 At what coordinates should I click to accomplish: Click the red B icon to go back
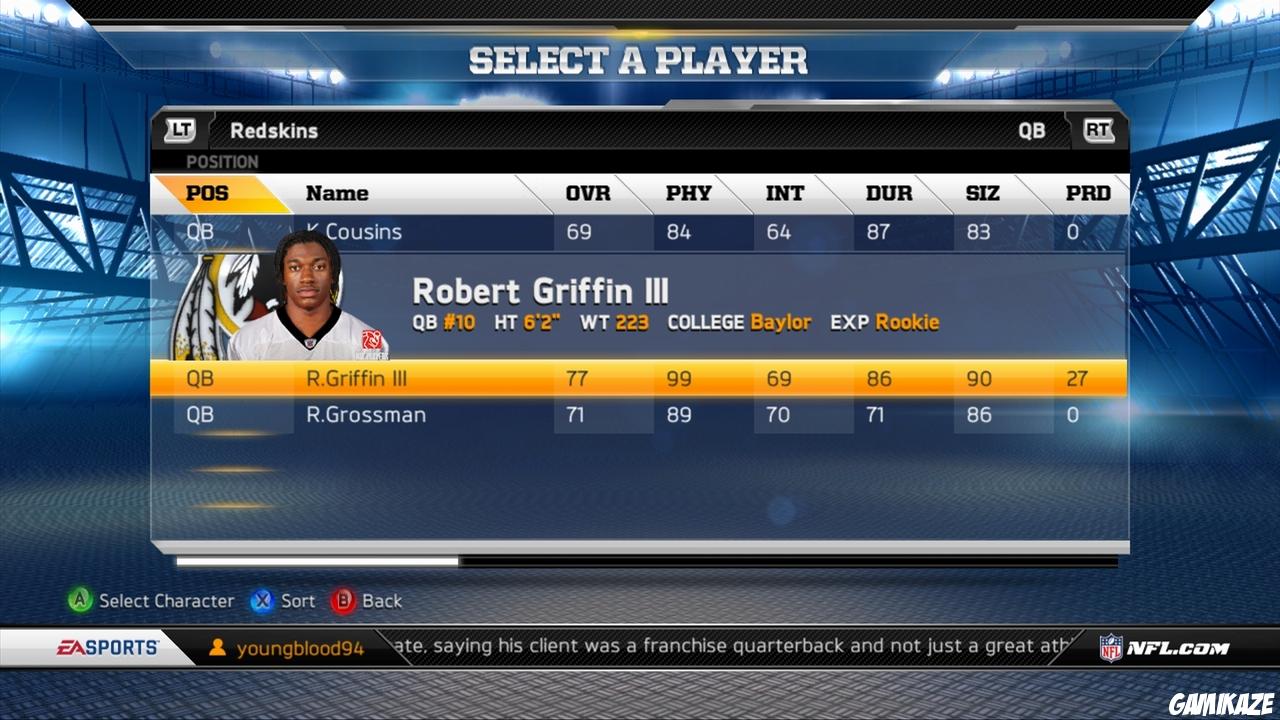[345, 601]
